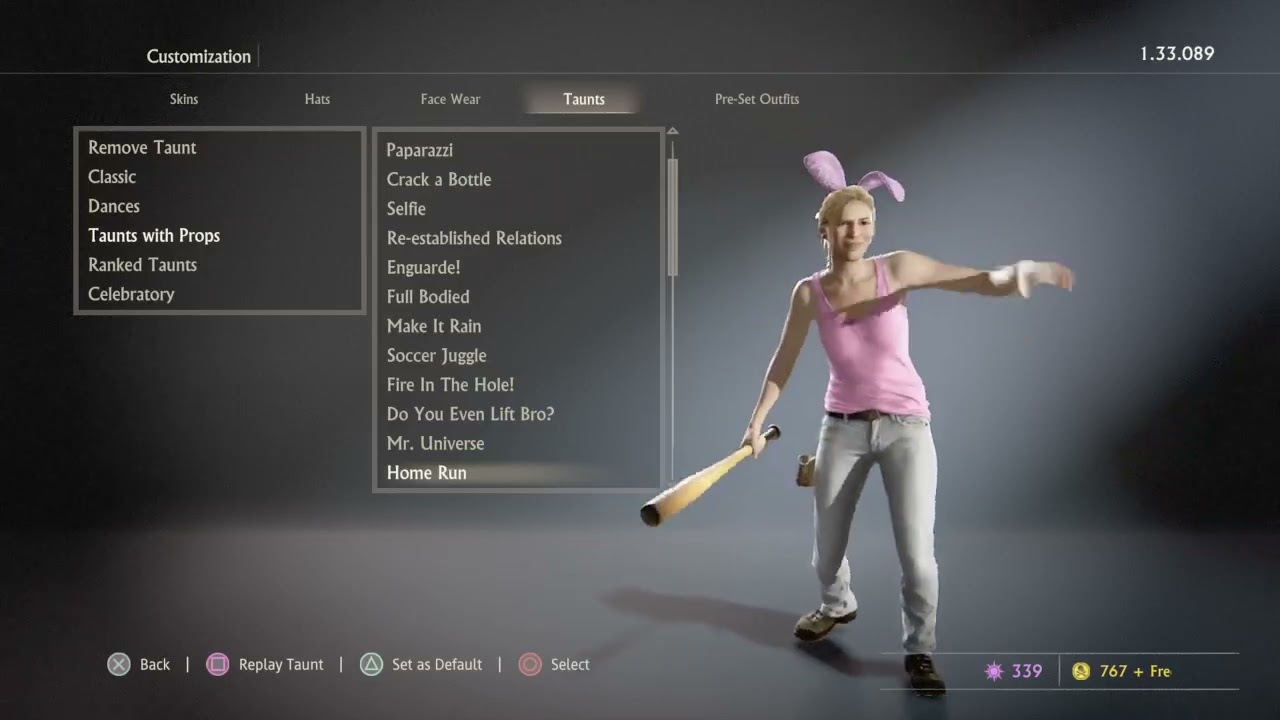This screenshot has width=1280, height=720.
Task: Open the Celebratory taunts category
Action: coord(131,294)
